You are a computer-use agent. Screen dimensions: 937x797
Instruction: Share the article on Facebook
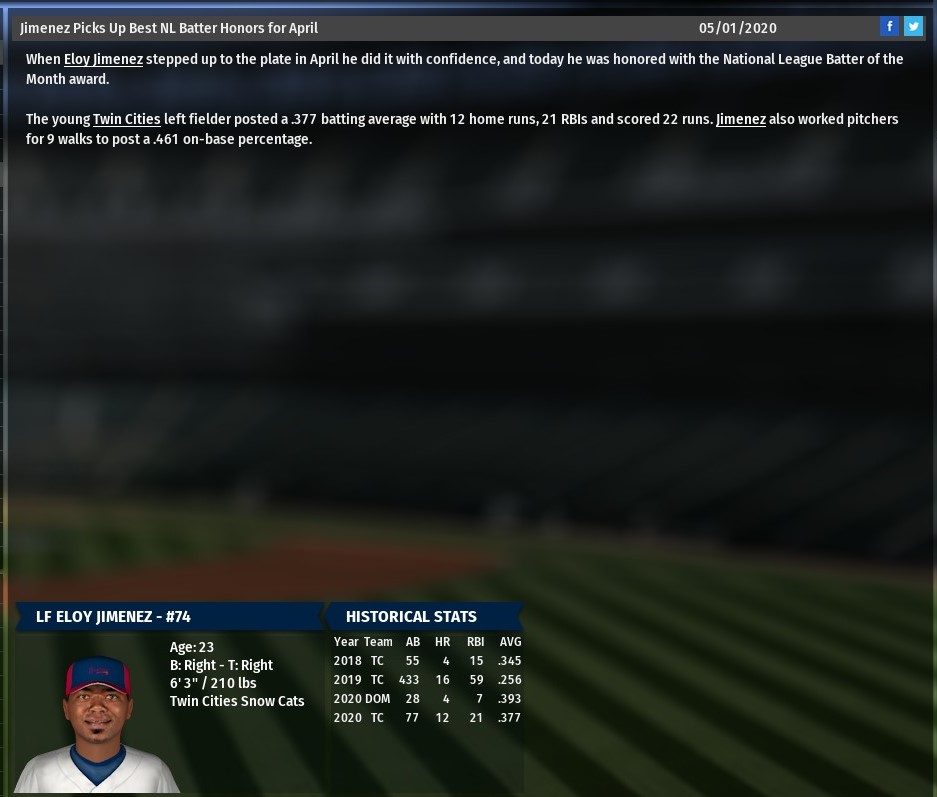click(x=889, y=27)
